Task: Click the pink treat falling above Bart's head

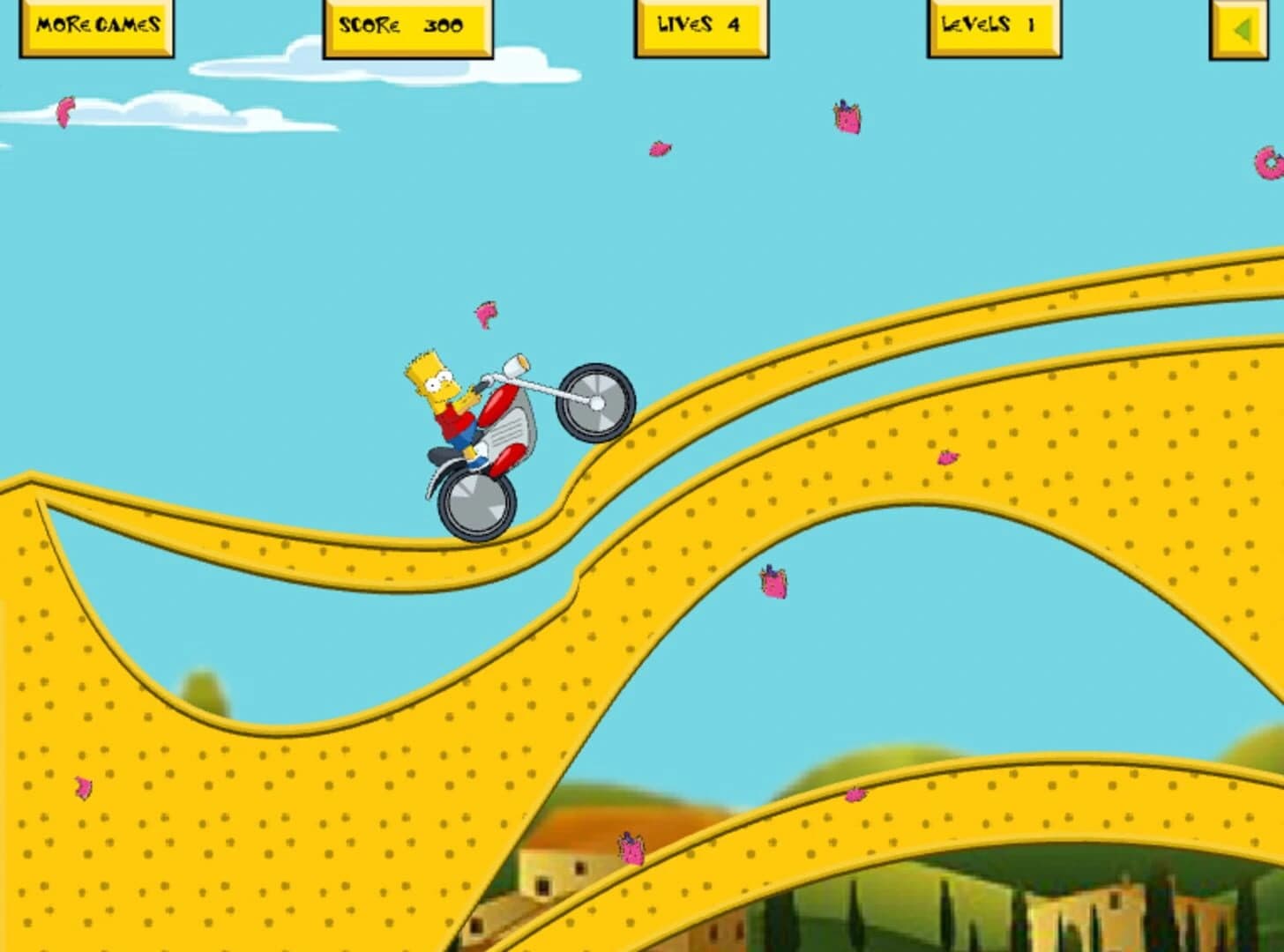Action: pos(488,313)
